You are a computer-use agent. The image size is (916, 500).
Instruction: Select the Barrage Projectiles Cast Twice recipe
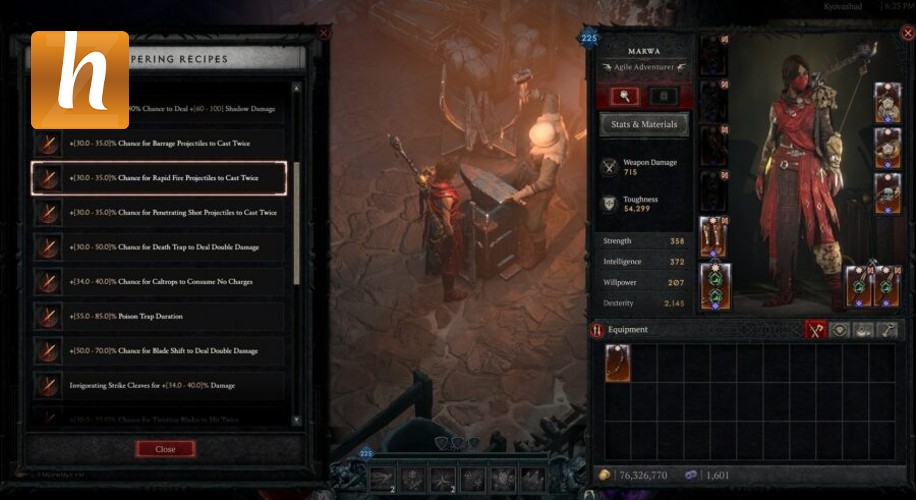pyautogui.click(x=160, y=142)
